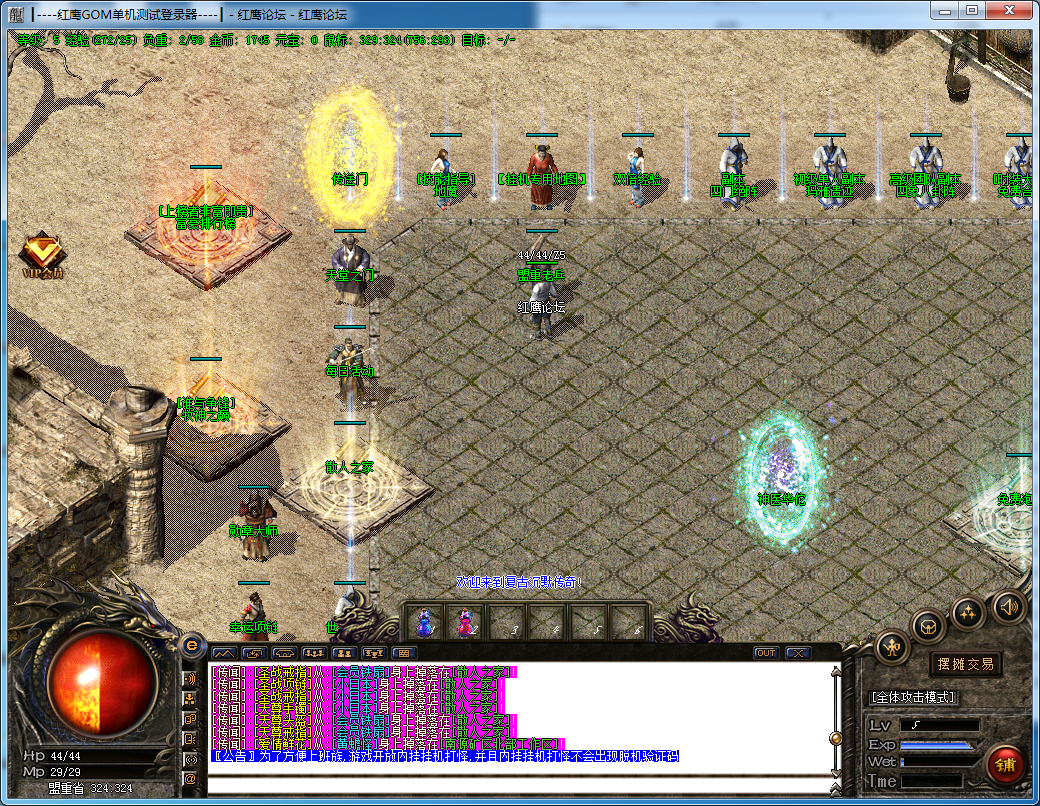
Task: Open the bag round button
Action: 929,627
